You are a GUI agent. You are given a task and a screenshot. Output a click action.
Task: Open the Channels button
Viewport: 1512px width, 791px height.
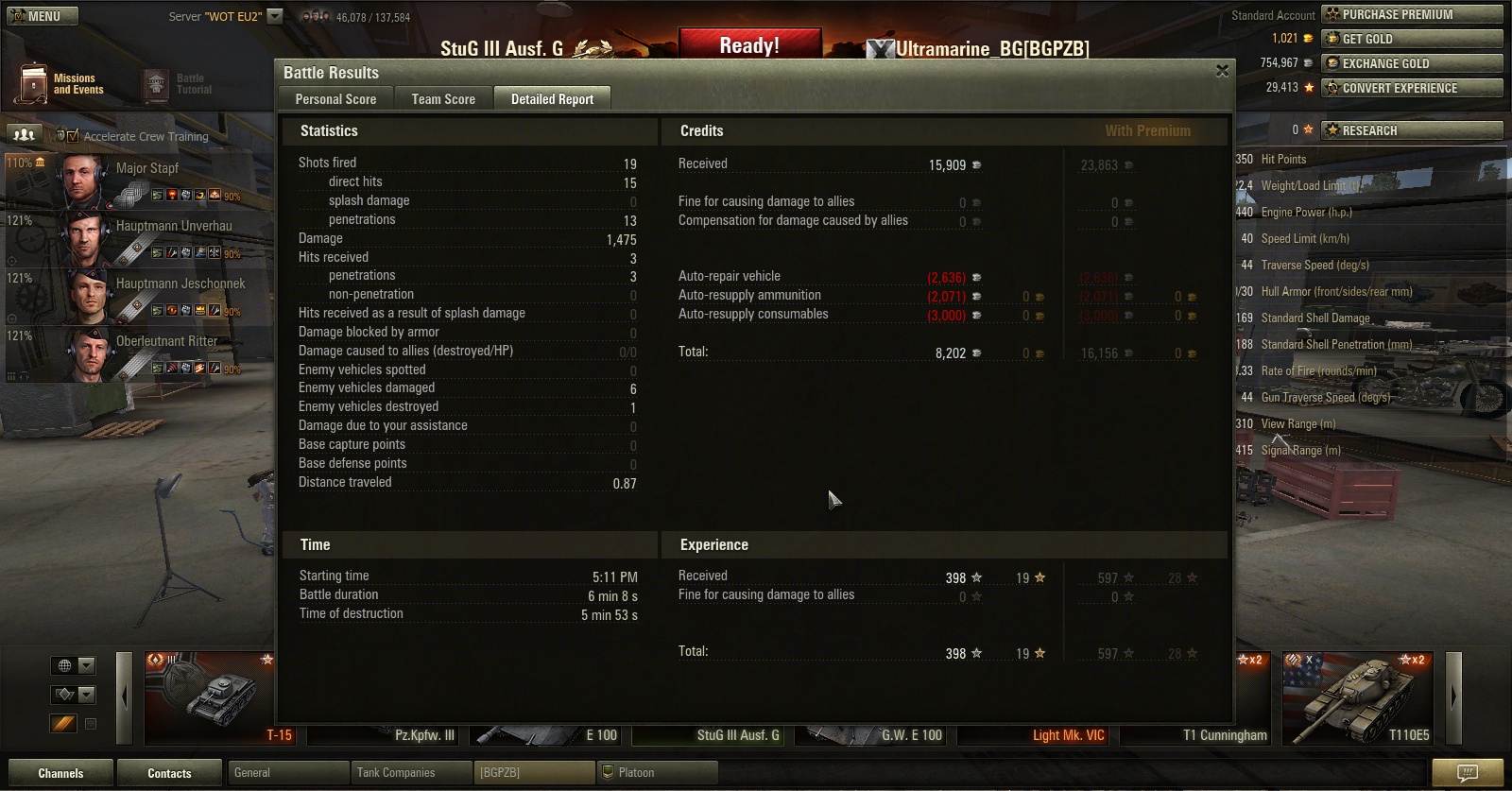[60, 773]
